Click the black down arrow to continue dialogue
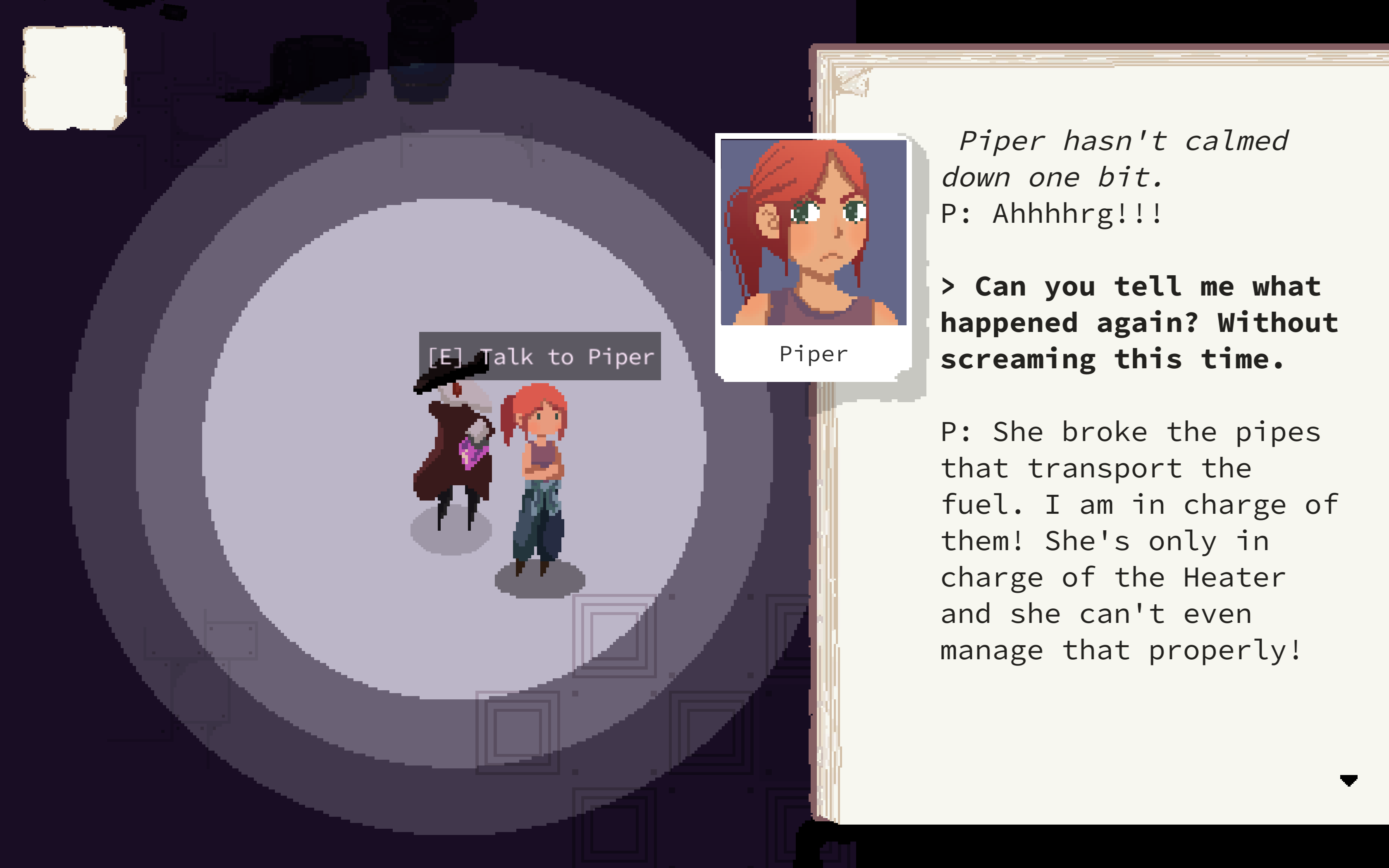Viewport: 1389px width, 868px height. coord(1348,780)
